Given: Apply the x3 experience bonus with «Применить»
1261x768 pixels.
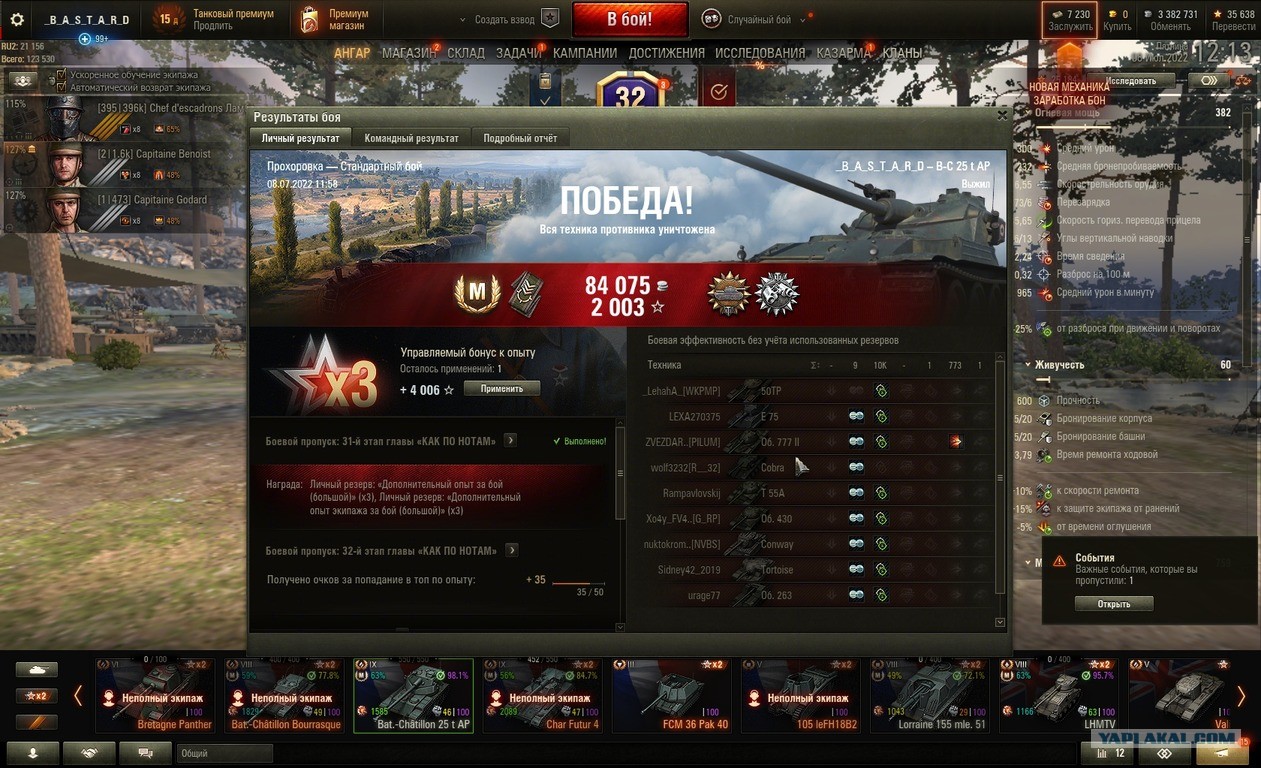Looking at the screenshot, I should pyautogui.click(x=501, y=388).
